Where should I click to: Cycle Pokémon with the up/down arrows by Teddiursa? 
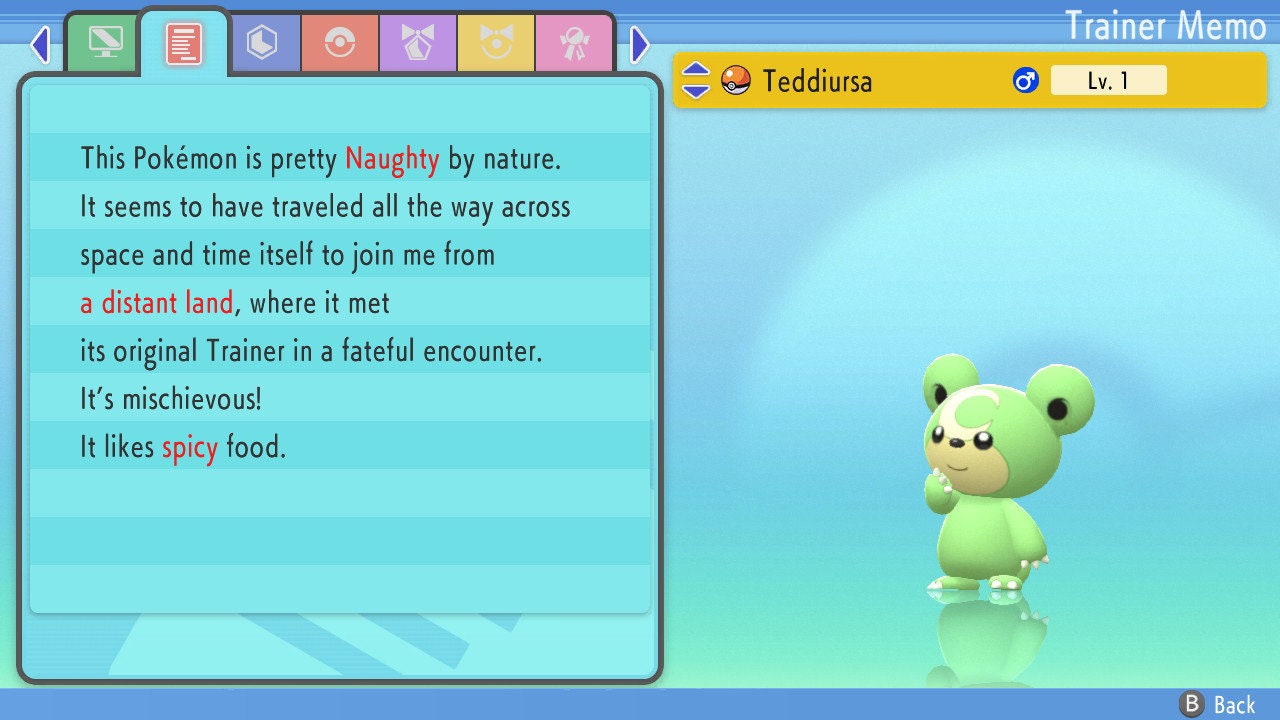click(x=695, y=80)
